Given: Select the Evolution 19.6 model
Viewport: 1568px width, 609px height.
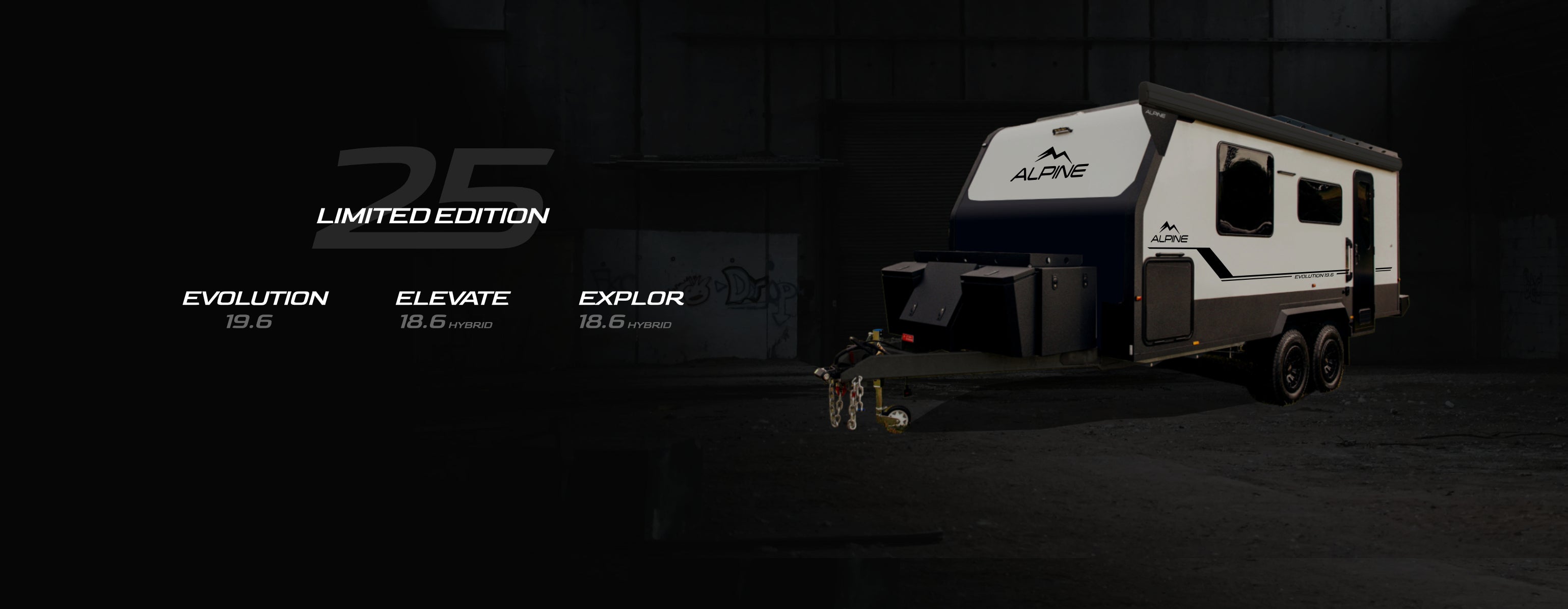Looking at the screenshot, I should (x=255, y=309).
